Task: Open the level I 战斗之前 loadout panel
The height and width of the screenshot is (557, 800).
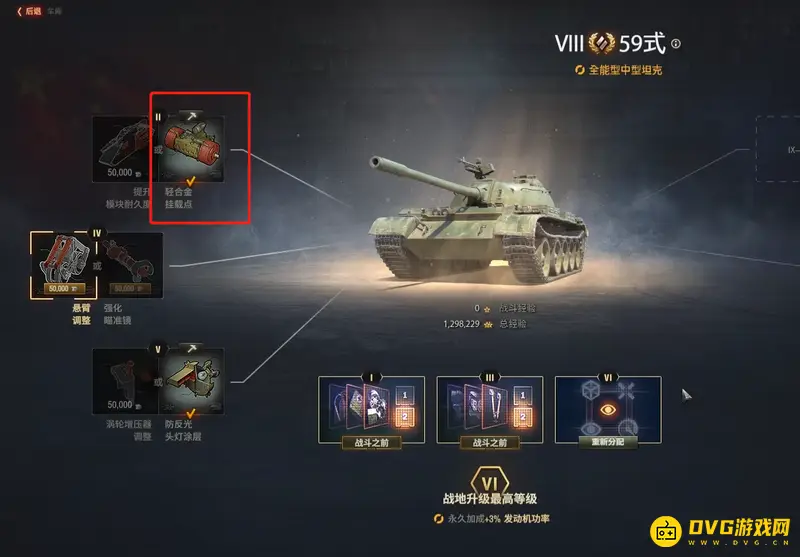Action: tap(372, 410)
